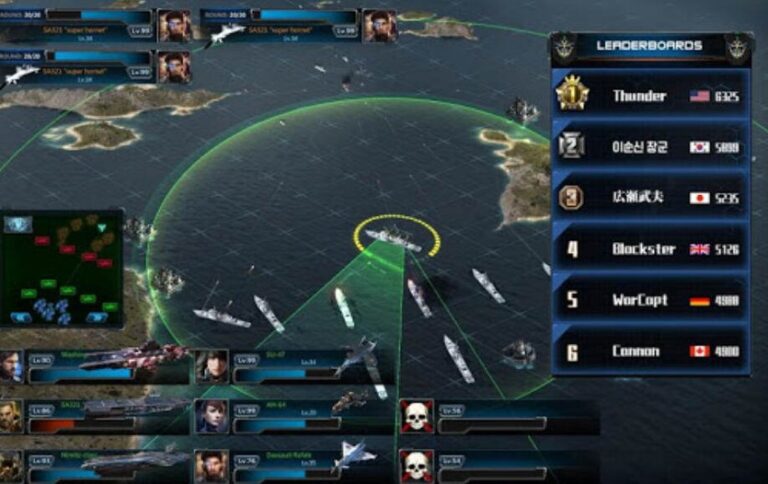
Task: Select the third-place leaderboard row with Japanese flag
Action: pos(650,197)
